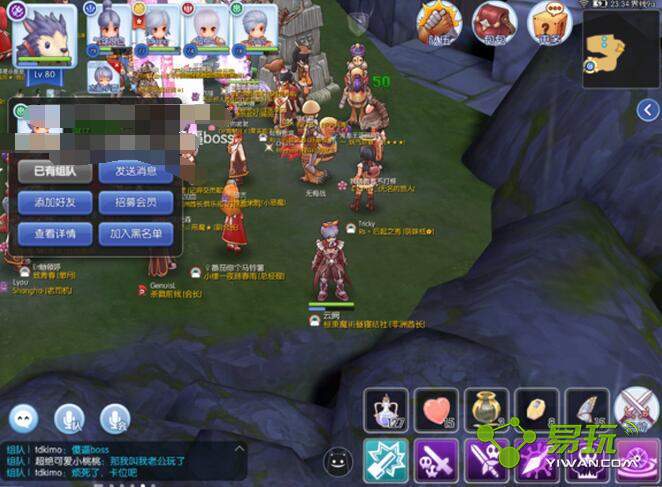662x487 pixels.
Task: Add player as friend with 添加好友
Action: point(56,202)
